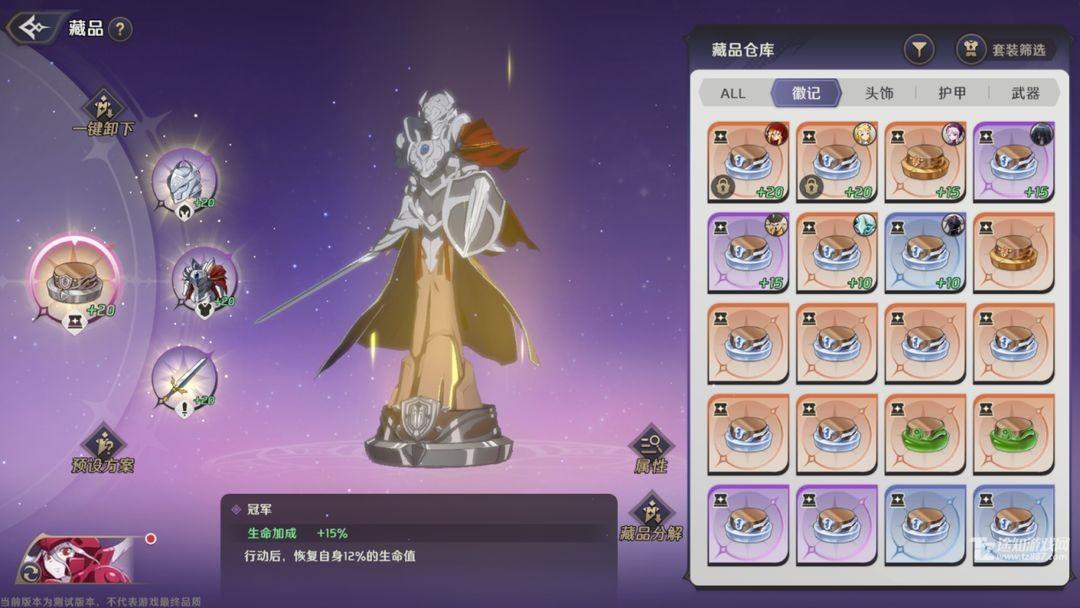Viewport: 1080px width, 608px height.
Task: Select the equipped armor slot
Action: point(204,280)
